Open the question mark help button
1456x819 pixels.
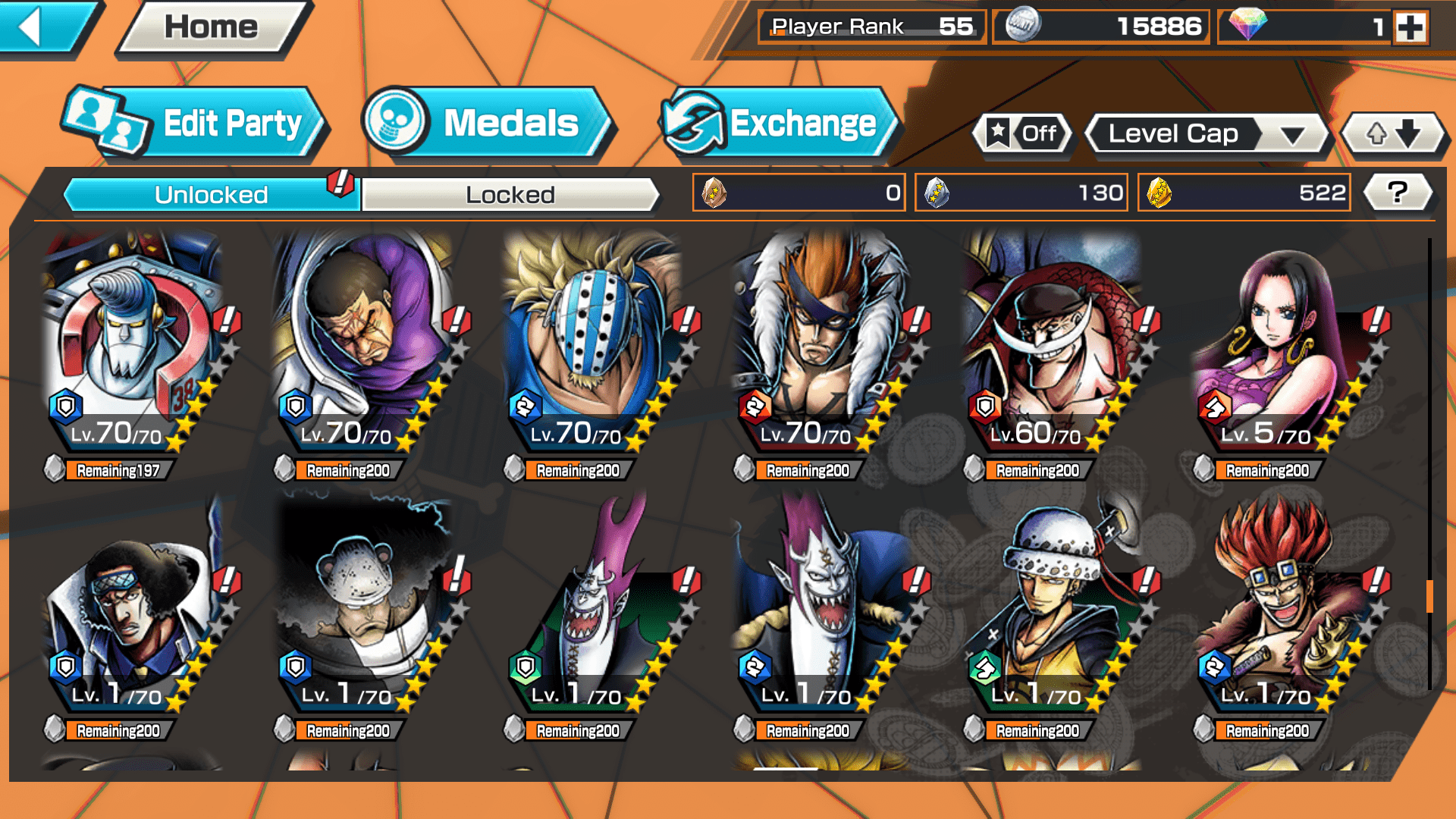click(x=1398, y=193)
